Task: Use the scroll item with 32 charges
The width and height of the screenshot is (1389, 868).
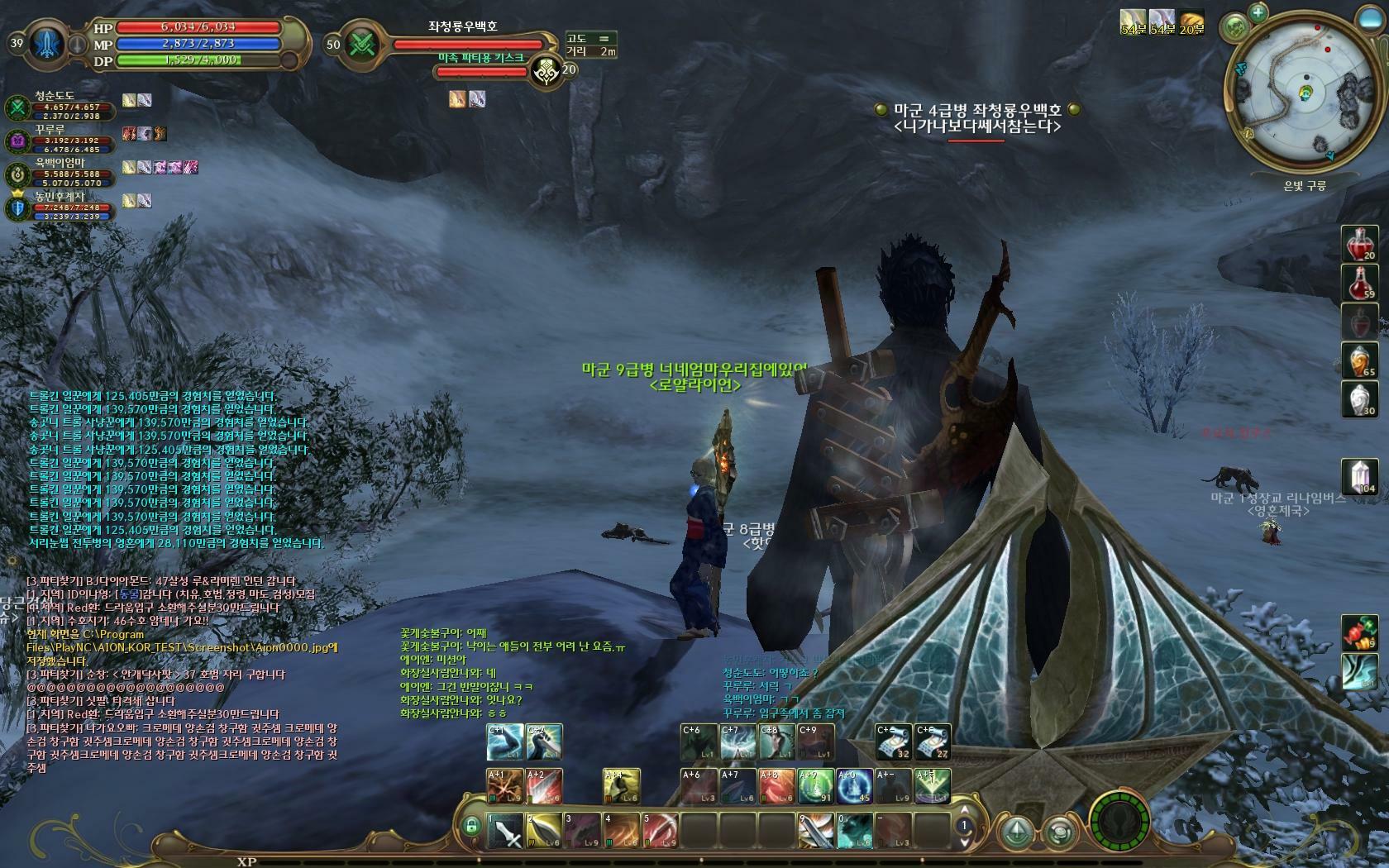Action: tap(893, 742)
